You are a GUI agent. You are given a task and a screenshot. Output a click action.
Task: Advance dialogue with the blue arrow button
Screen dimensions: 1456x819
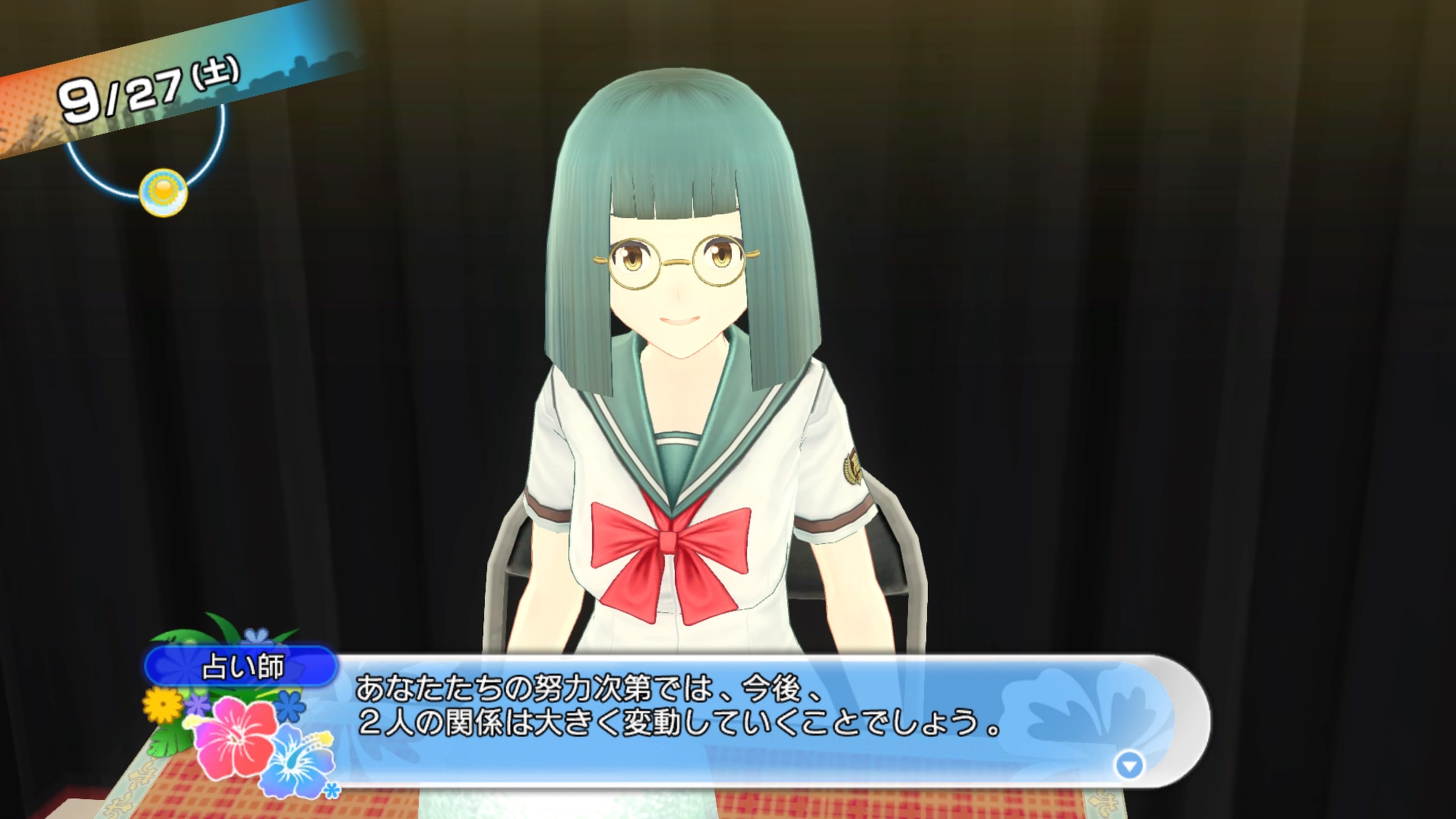point(1129,766)
